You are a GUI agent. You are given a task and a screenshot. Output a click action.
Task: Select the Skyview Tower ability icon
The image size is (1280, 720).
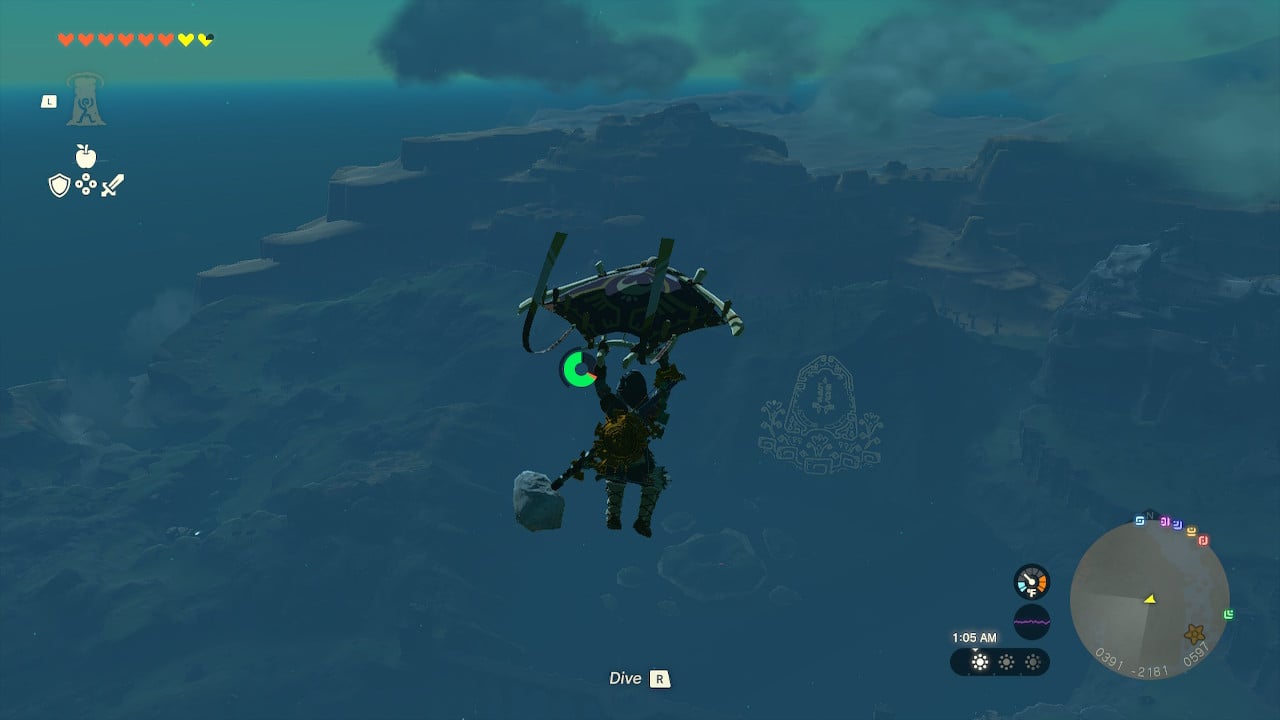click(85, 100)
